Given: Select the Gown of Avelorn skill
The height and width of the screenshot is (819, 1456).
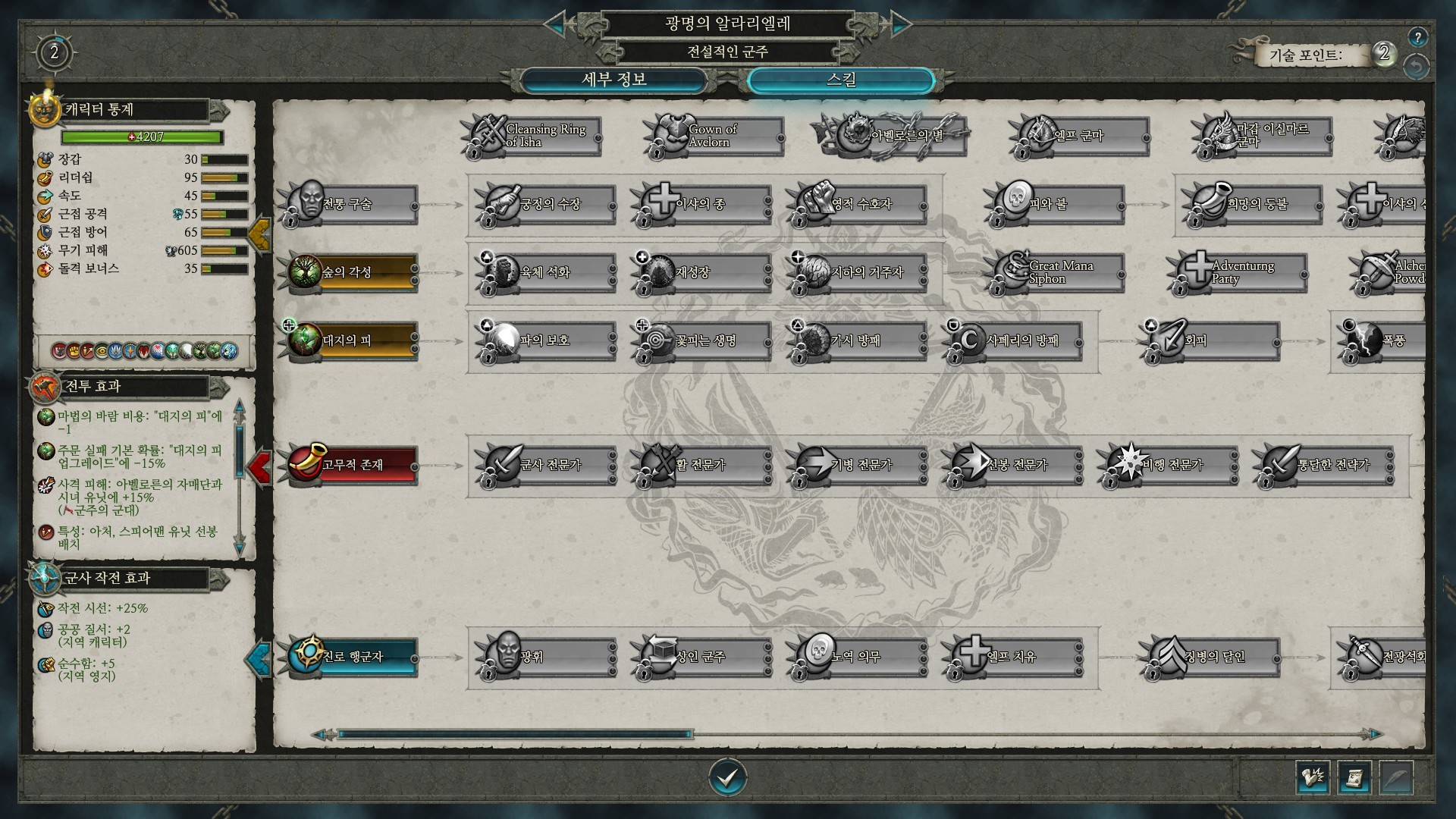Looking at the screenshot, I should (x=717, y=136).
